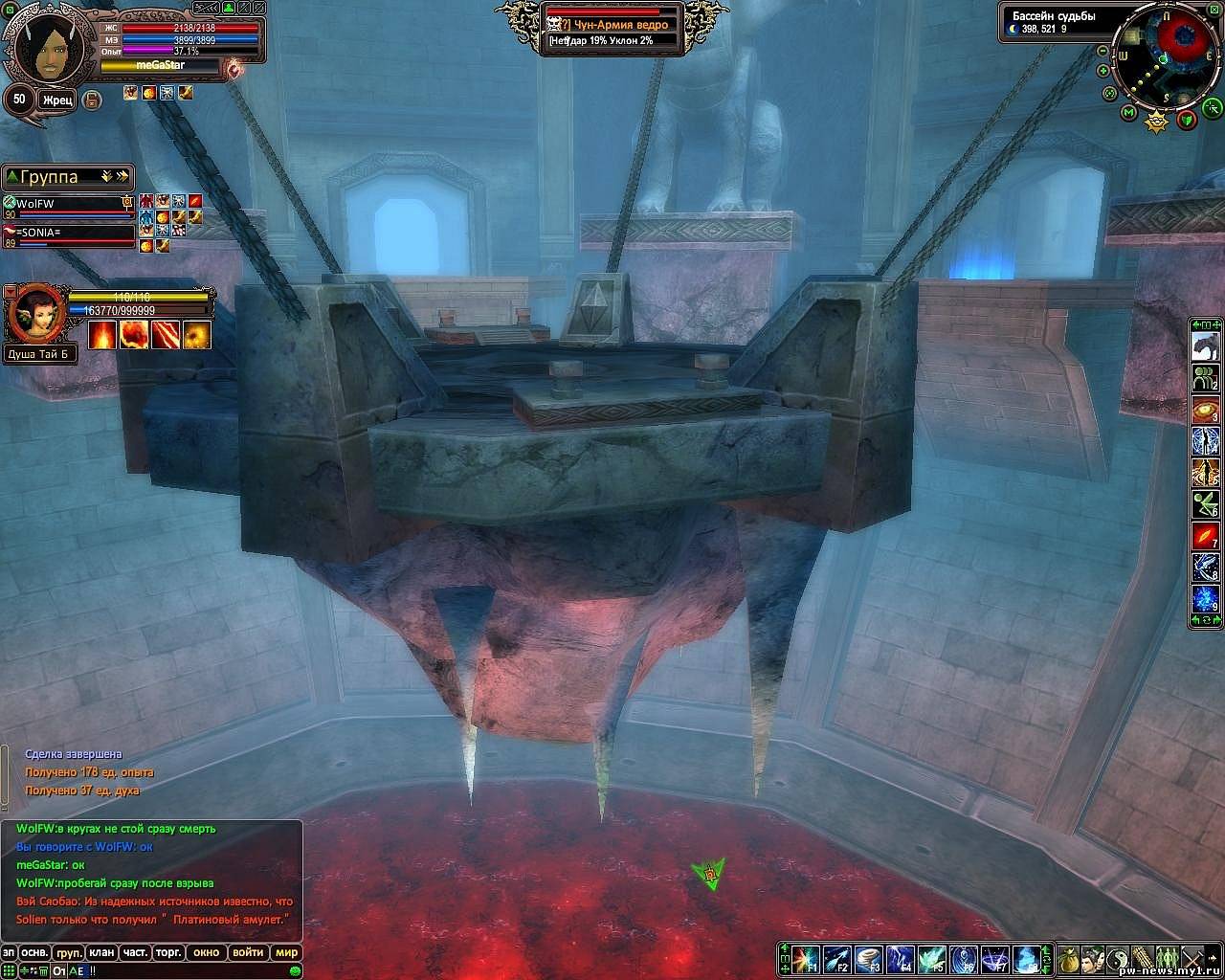Open the world map with M button
This screenshot has height=980, width=1225.
(1129, 114)
